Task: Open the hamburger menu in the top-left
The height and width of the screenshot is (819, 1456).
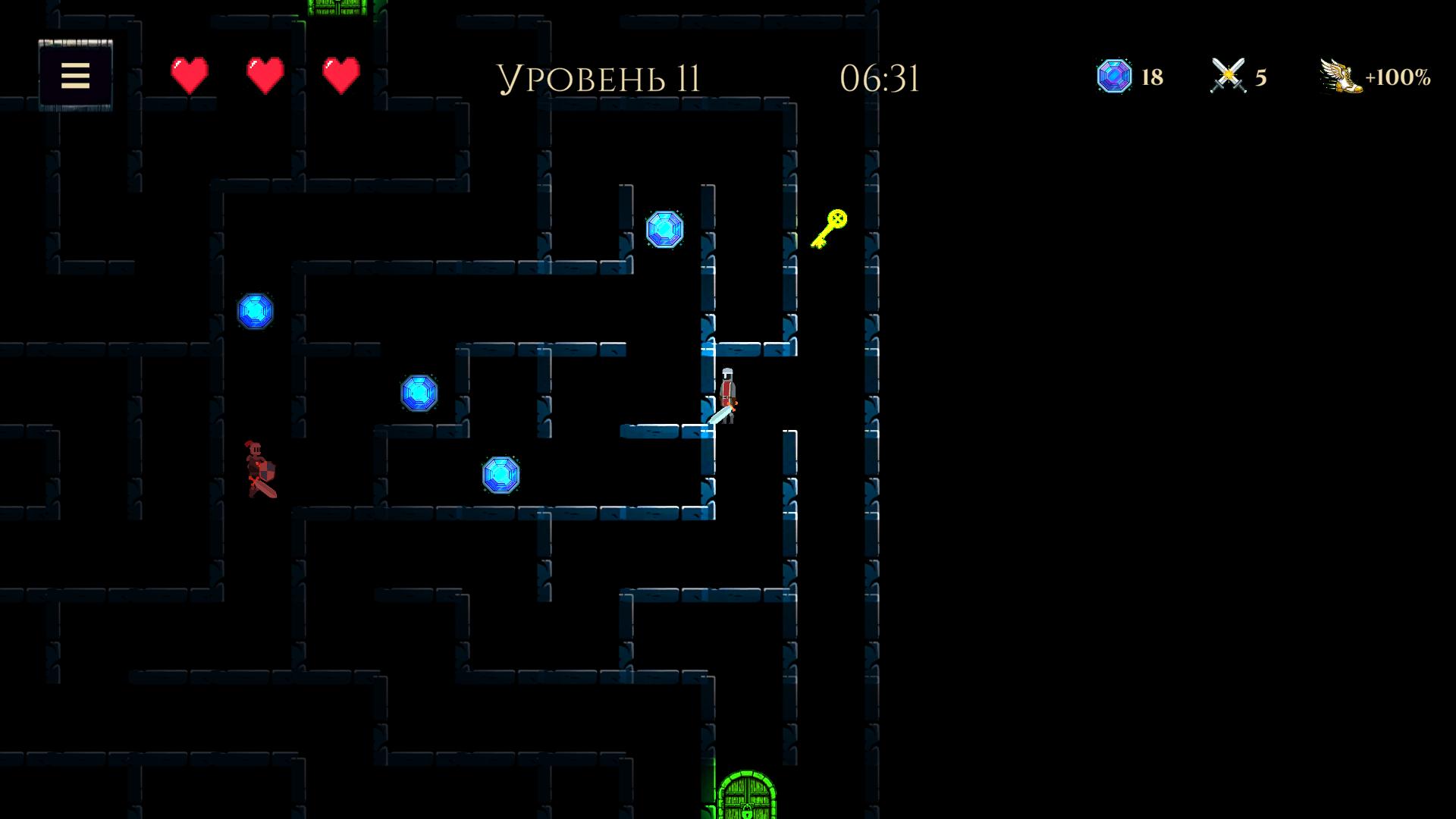Action: 74,76
